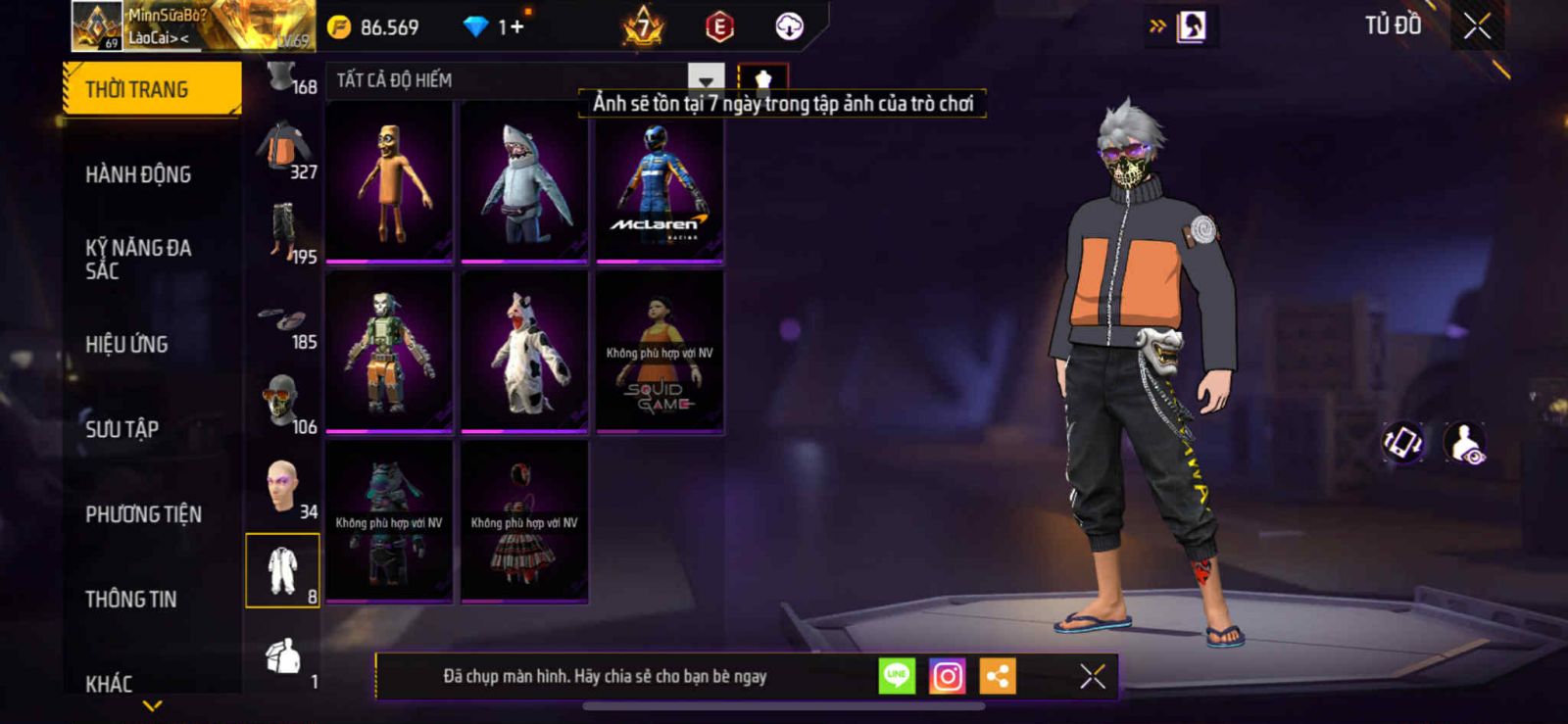Select the McLaren racing suit

click(660, 182)
